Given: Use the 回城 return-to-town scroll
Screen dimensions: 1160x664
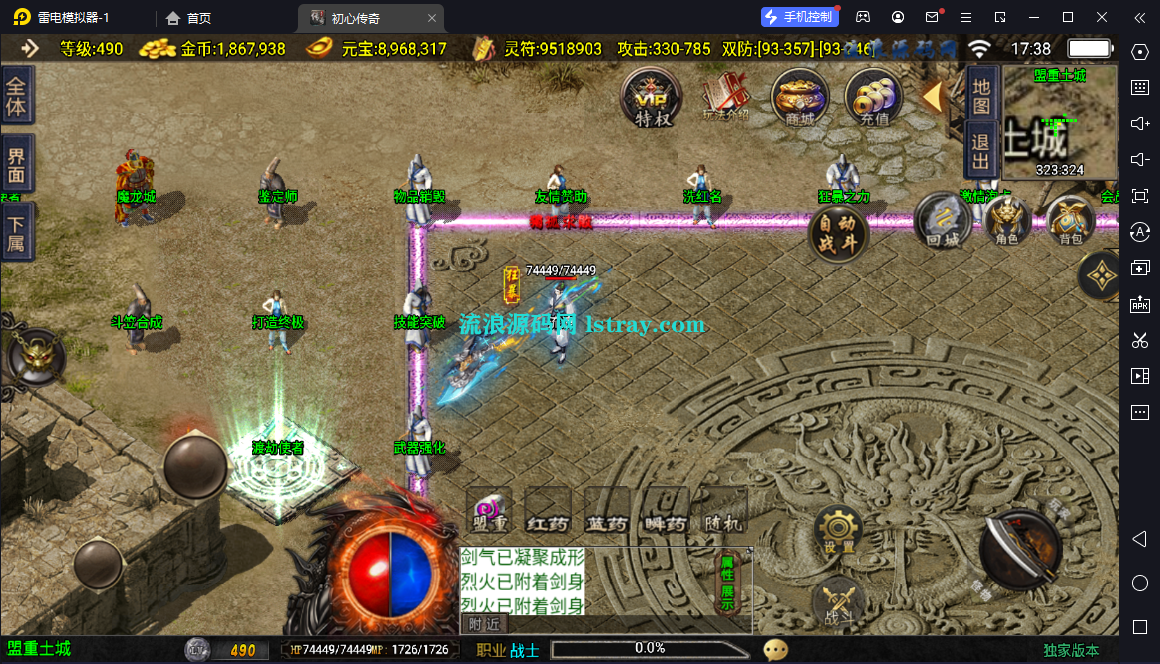Looking at the screenshot, I should pyautogui.click(x=943, y=222).
